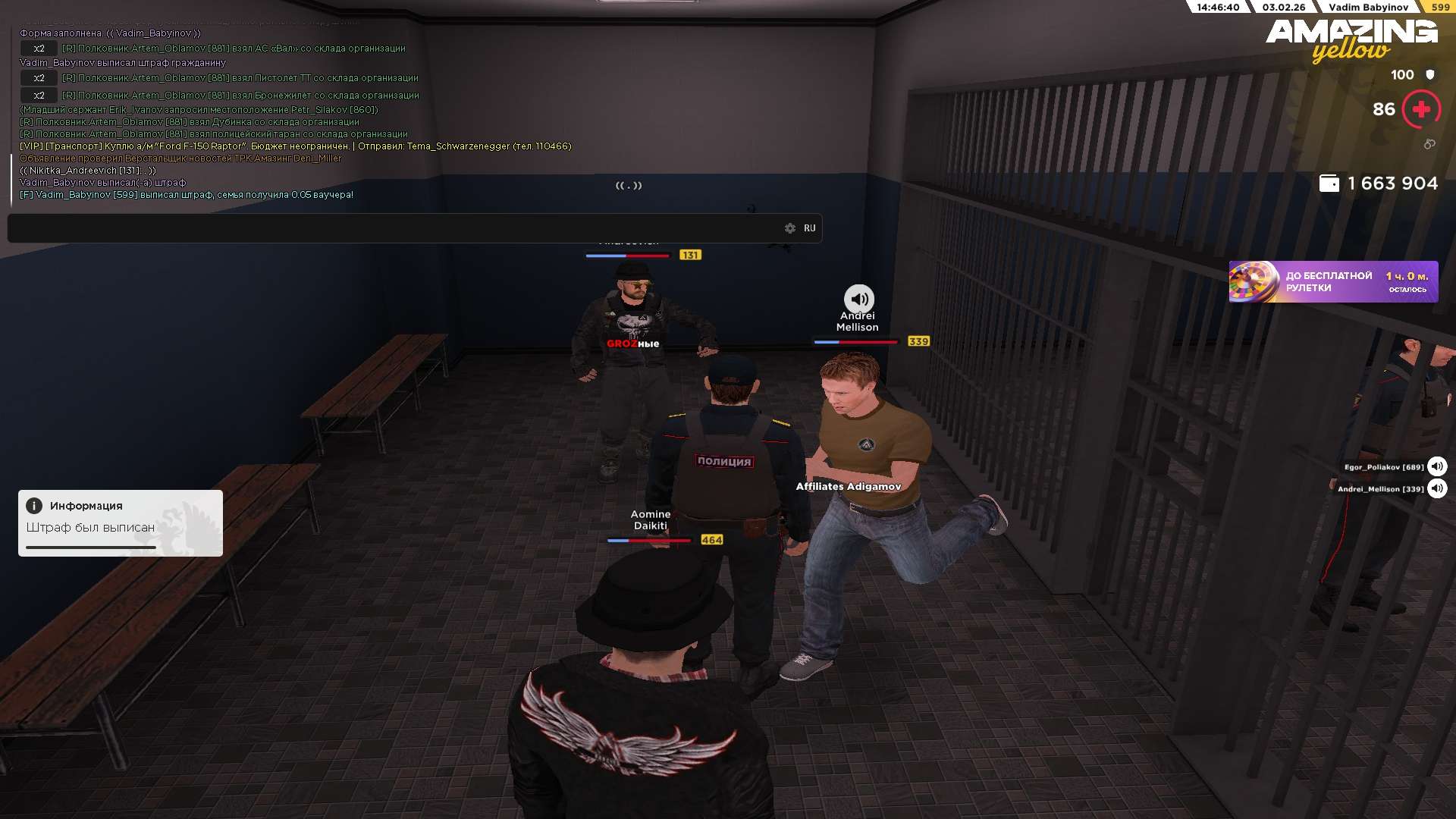Click speaker icon next to Egor_Poliakov
Screen dimensions: 1456x819
pyautogui.click(x=1437, y=467)
